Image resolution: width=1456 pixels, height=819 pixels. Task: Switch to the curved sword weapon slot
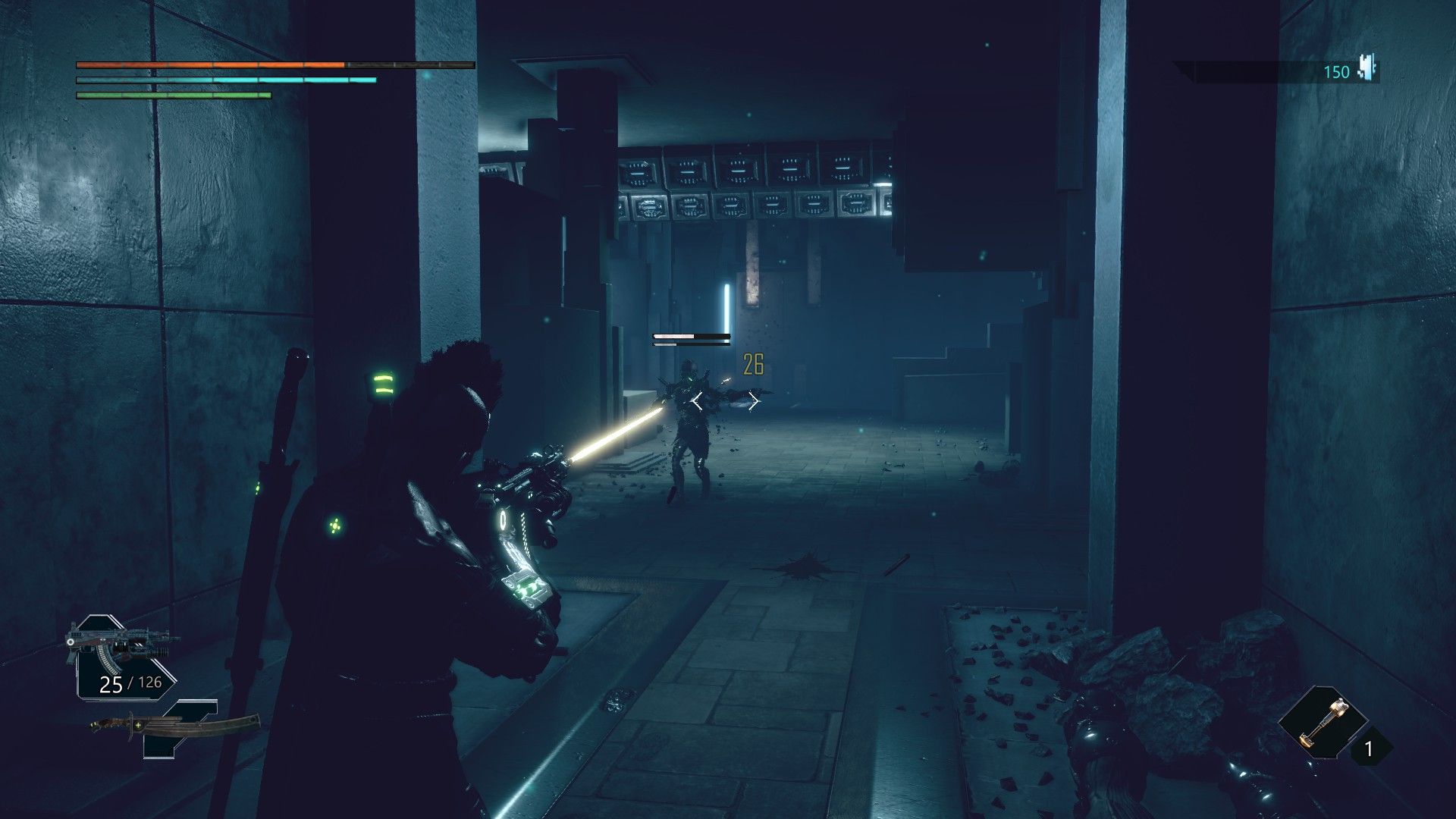pos(176,726)
